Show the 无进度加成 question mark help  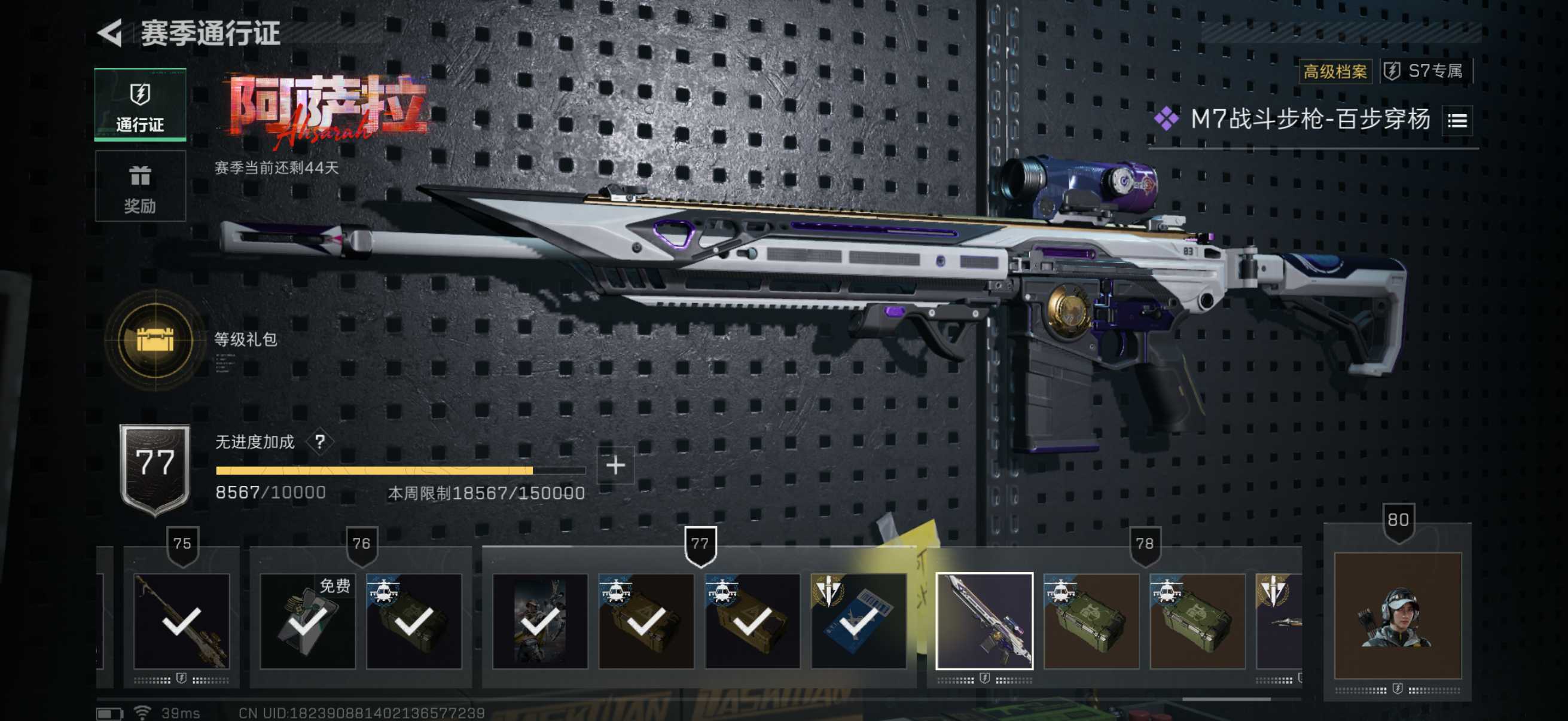(x=319, y=442)
